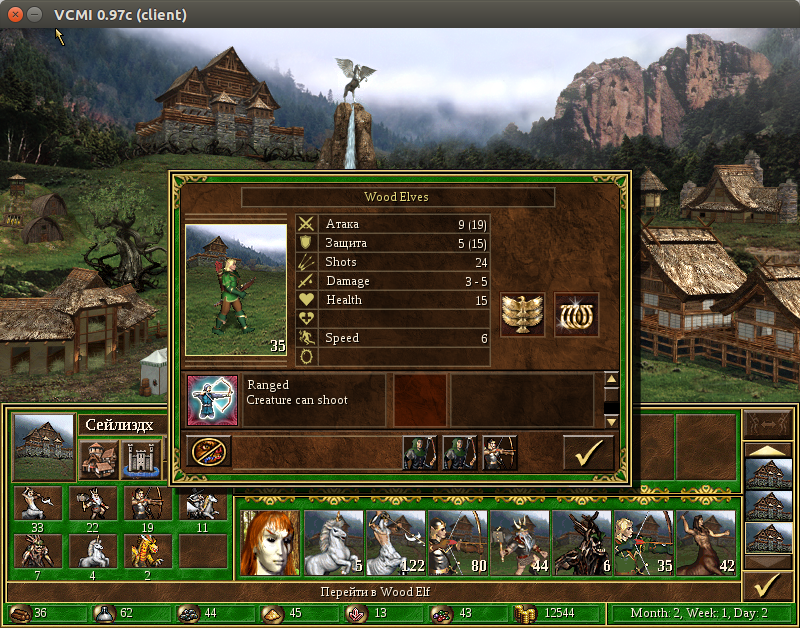Screen dimensions: 800x628
Task: Choose the centaur stack of 122
Action: tap(395, 542)
